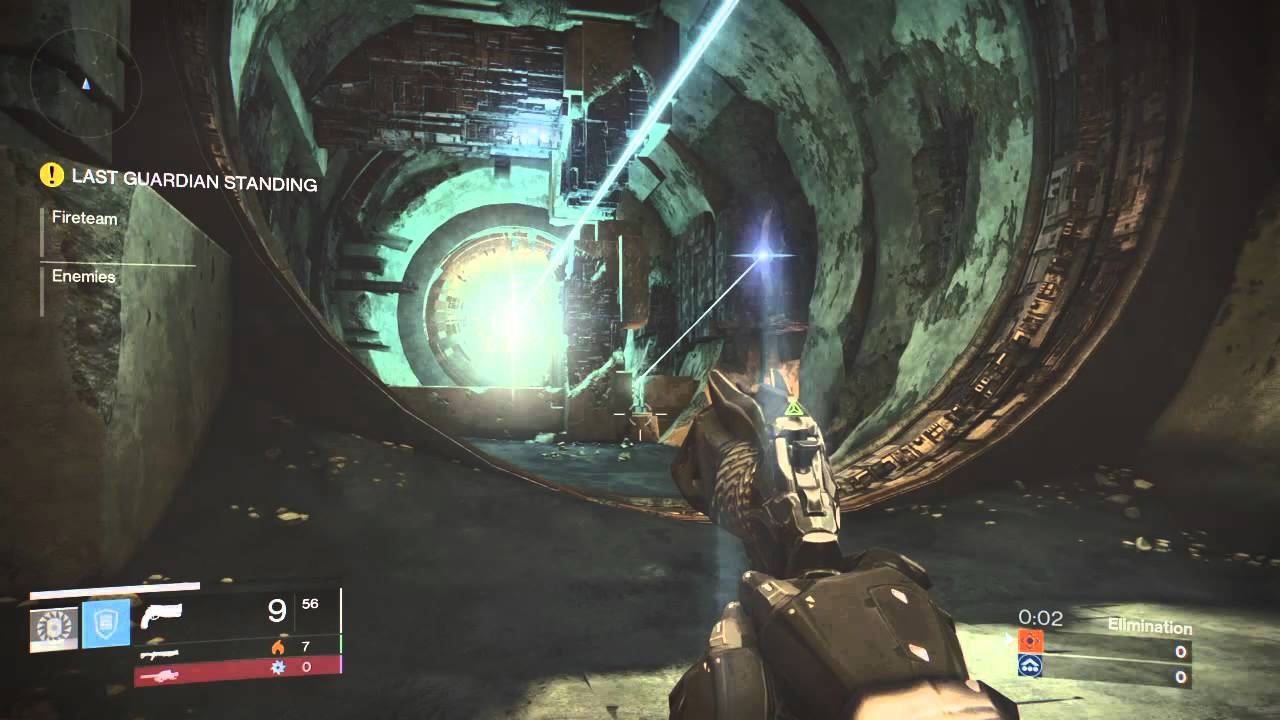Switch to the shotgun special weapon
The height and width of the screenshot is (720, 1280).
pos(160,653)
